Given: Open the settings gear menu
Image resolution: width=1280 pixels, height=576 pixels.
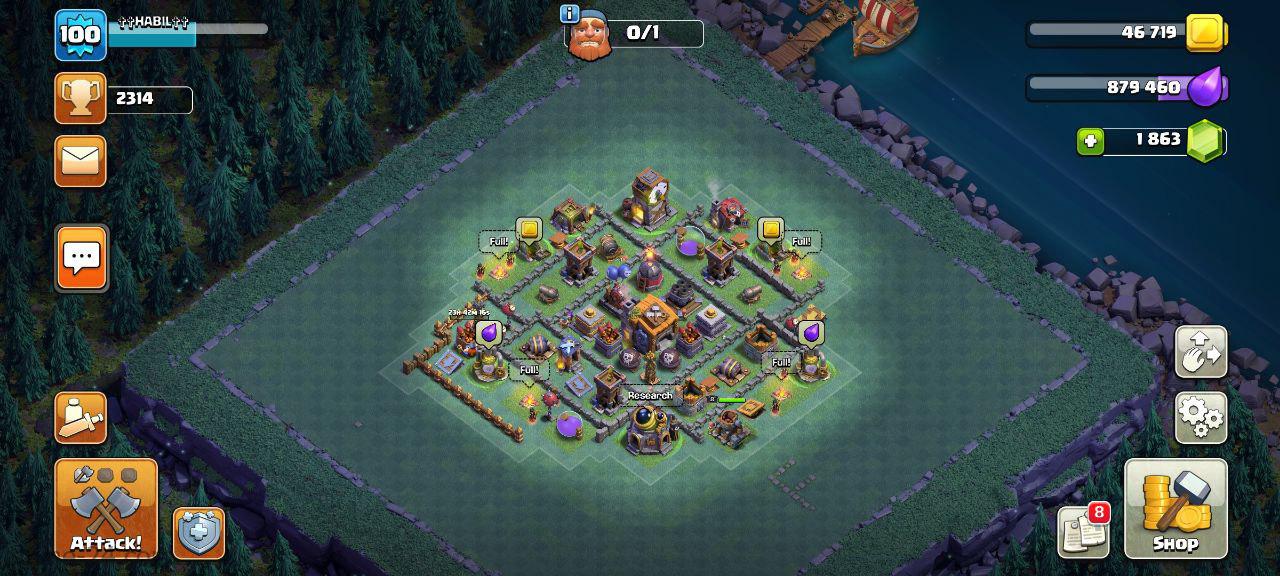Looking at the screenshot, I should pyautogui.click(x=1200, y=417).
